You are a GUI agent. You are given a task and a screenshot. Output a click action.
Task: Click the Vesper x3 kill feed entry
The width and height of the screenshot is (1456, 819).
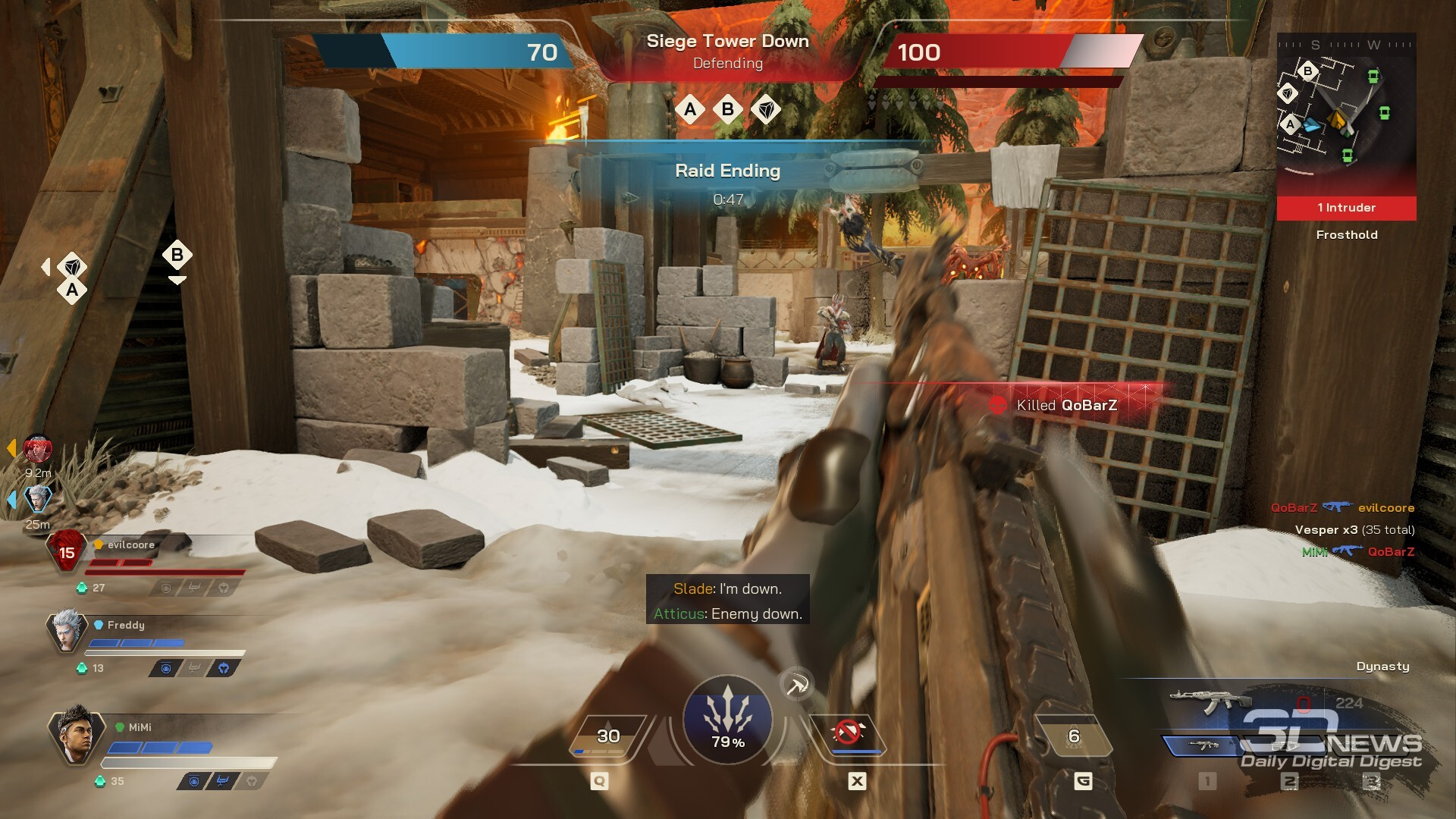1354,530
